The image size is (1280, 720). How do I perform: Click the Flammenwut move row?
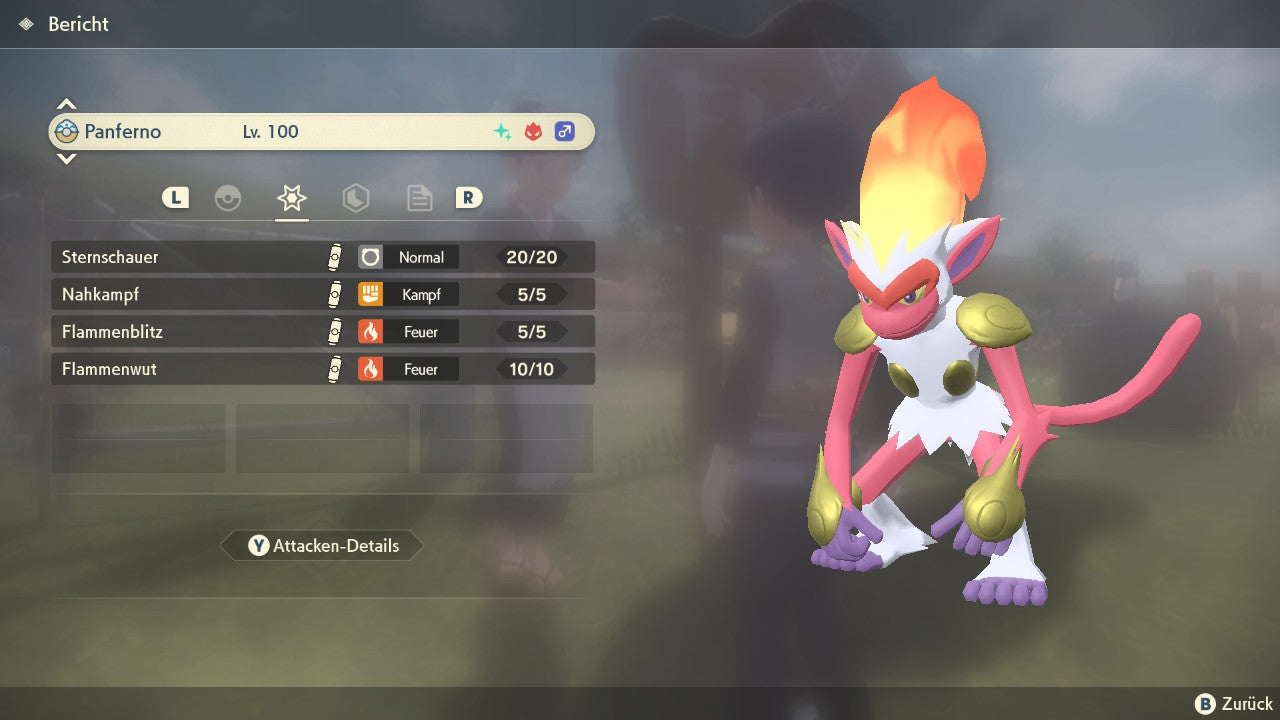pos(322,369)
